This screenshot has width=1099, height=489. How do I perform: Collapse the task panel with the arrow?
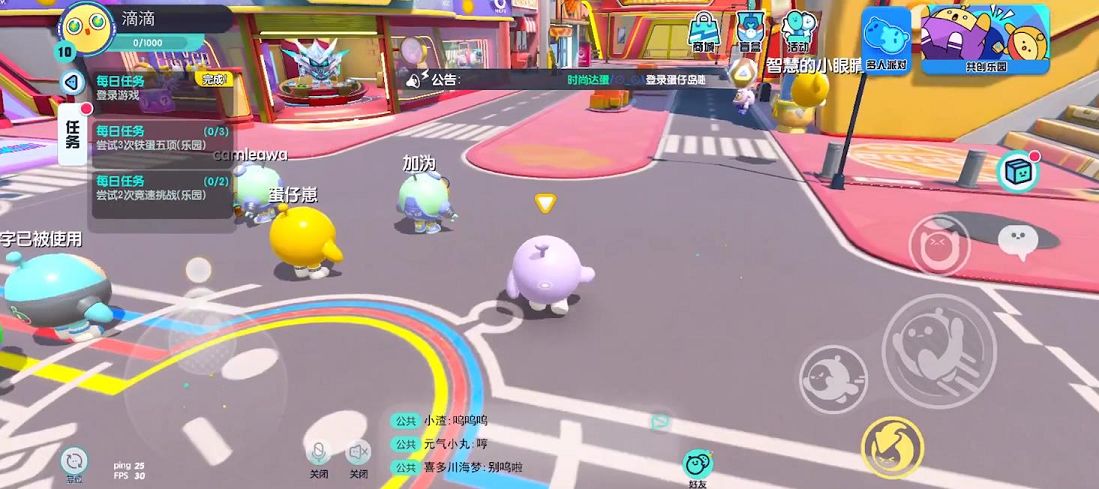[x=72, y=83]
